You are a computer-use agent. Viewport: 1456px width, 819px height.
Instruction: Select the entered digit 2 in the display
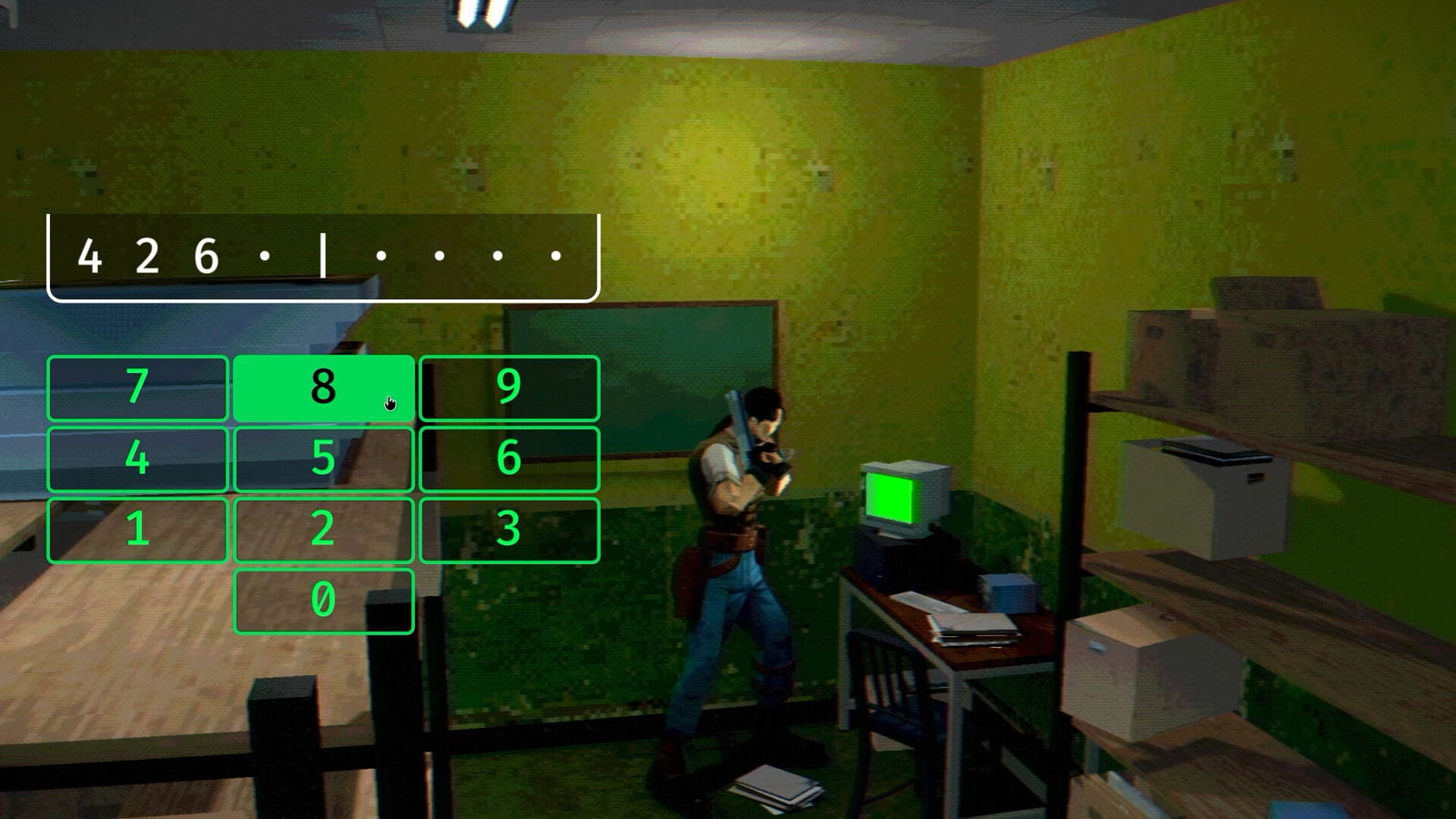tap(148, 253)
